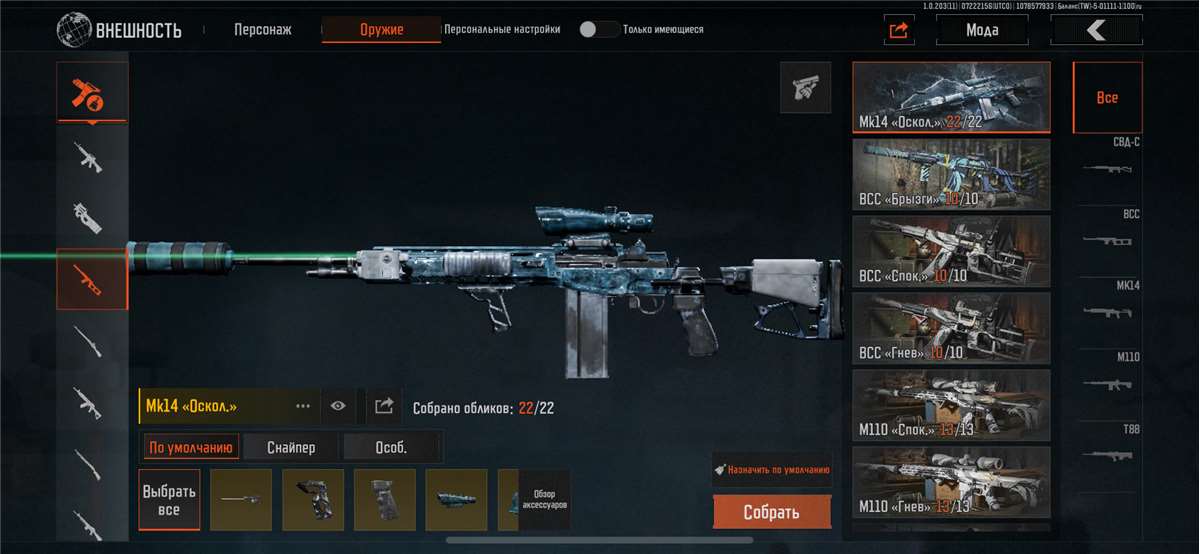Click the Выбрать все button
Screen dimensions: 1200x554
click(x=169, y=500)
